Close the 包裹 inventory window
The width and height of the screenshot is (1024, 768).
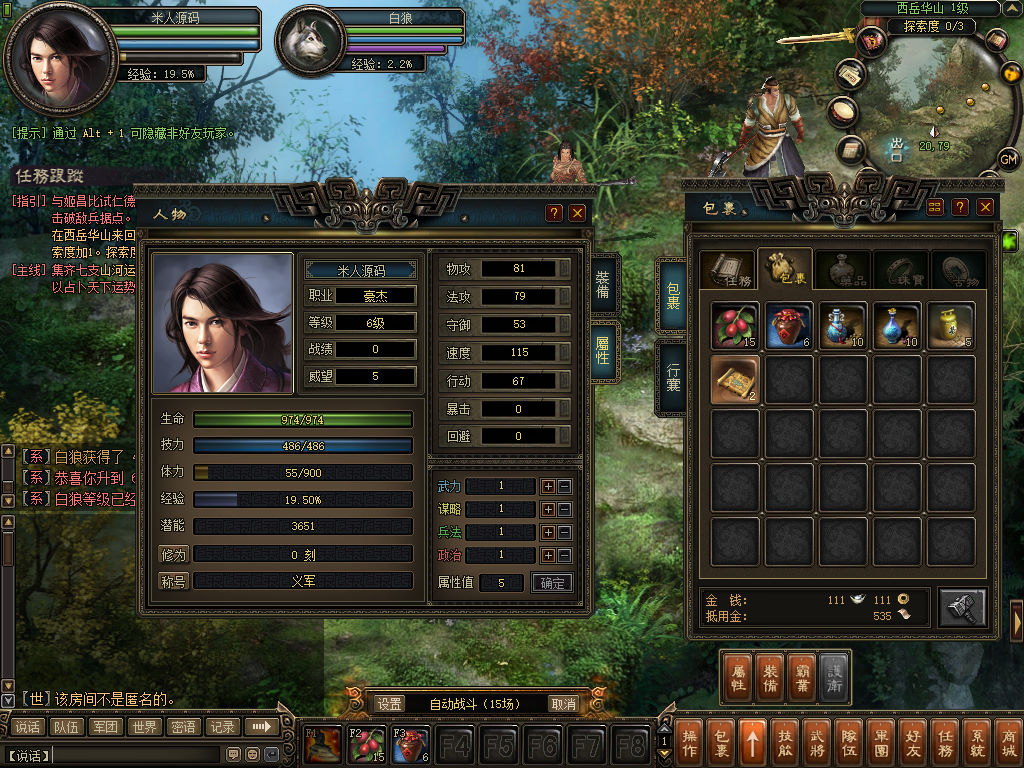pos(986,206)
